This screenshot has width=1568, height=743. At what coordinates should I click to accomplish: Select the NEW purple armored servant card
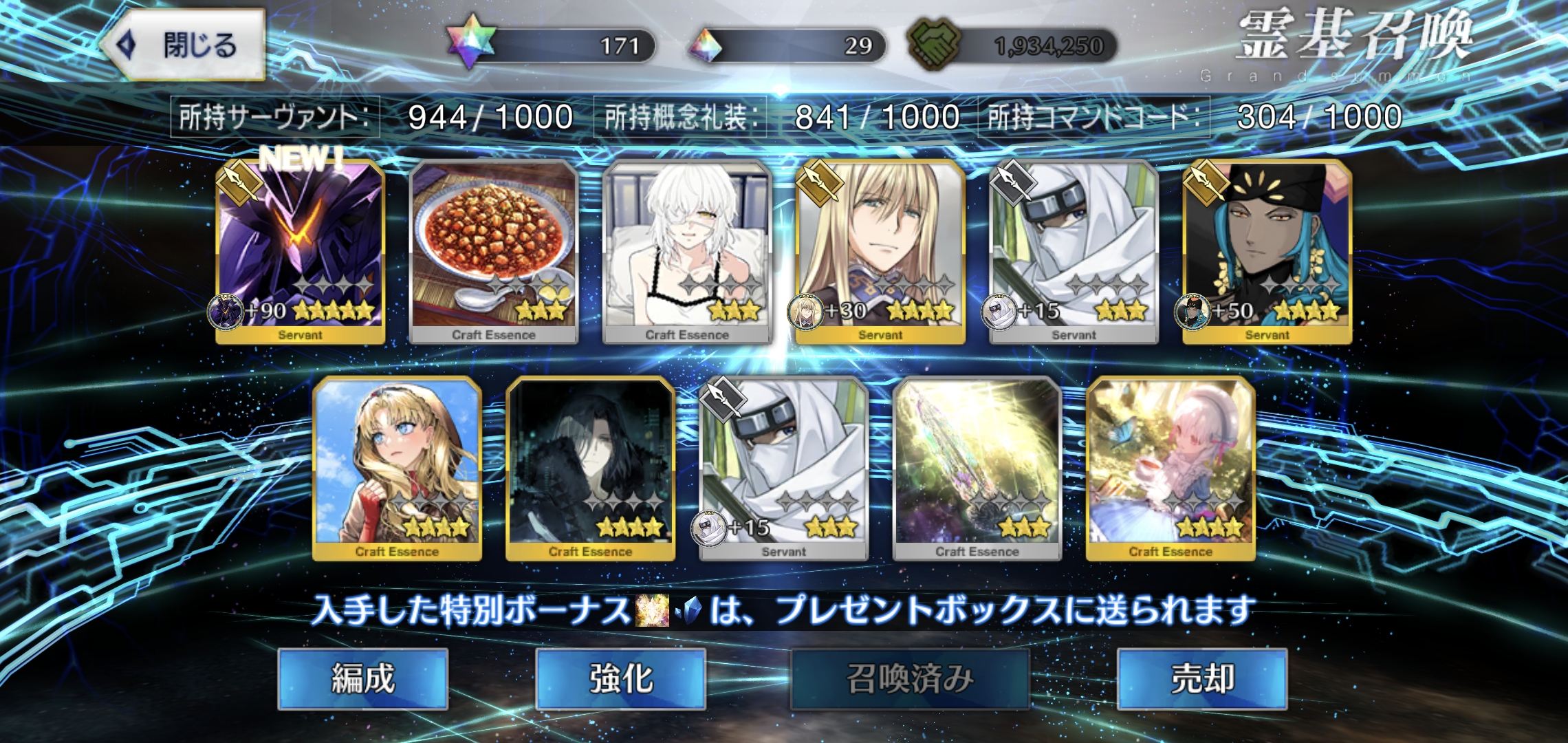tap(300, 251)
